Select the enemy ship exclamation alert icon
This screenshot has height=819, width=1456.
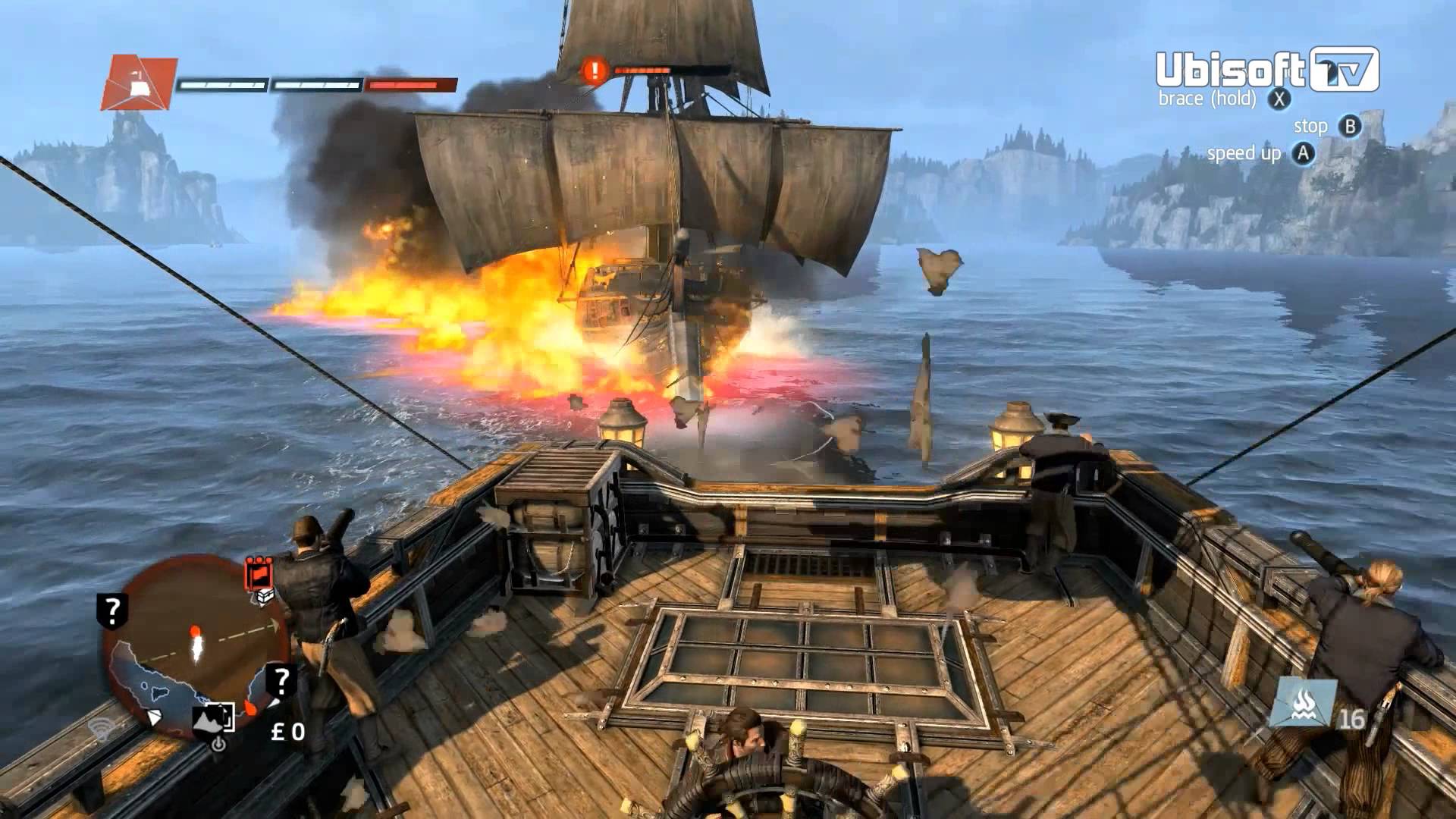click(595, 71)
